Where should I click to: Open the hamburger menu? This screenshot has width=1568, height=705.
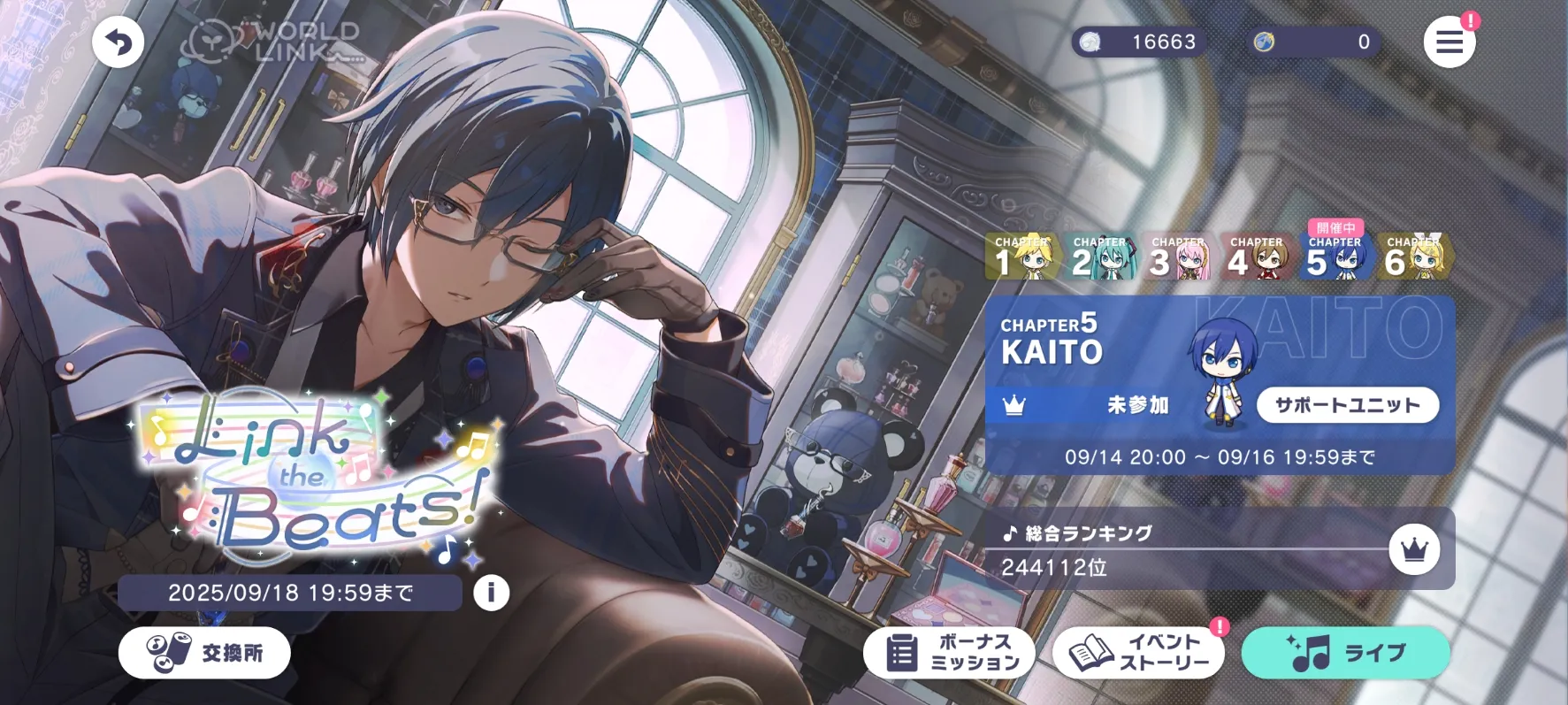coord(1449,42)
